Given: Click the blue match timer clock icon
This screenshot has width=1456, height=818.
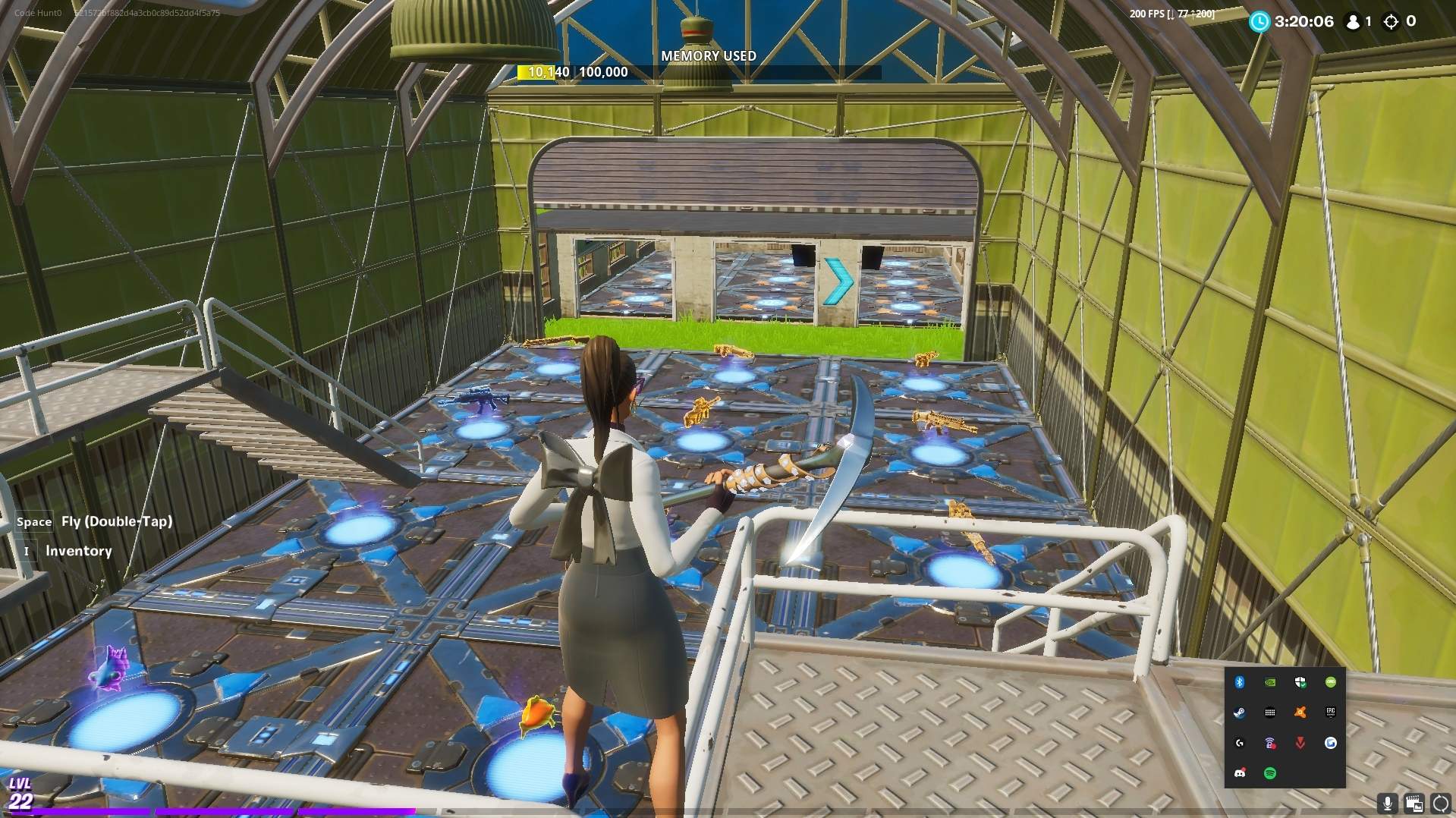Looking at the screenshot, I should pyautogui.click(x=1259, y=22).
